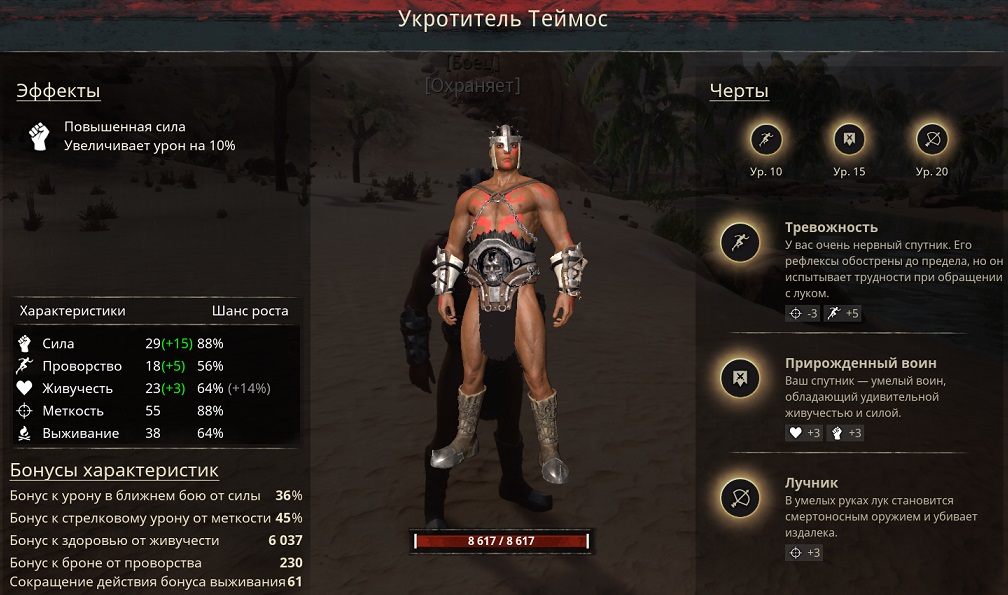Select the Выживание attribute row
Screen dimensions: 1008x595
[155, 433]
